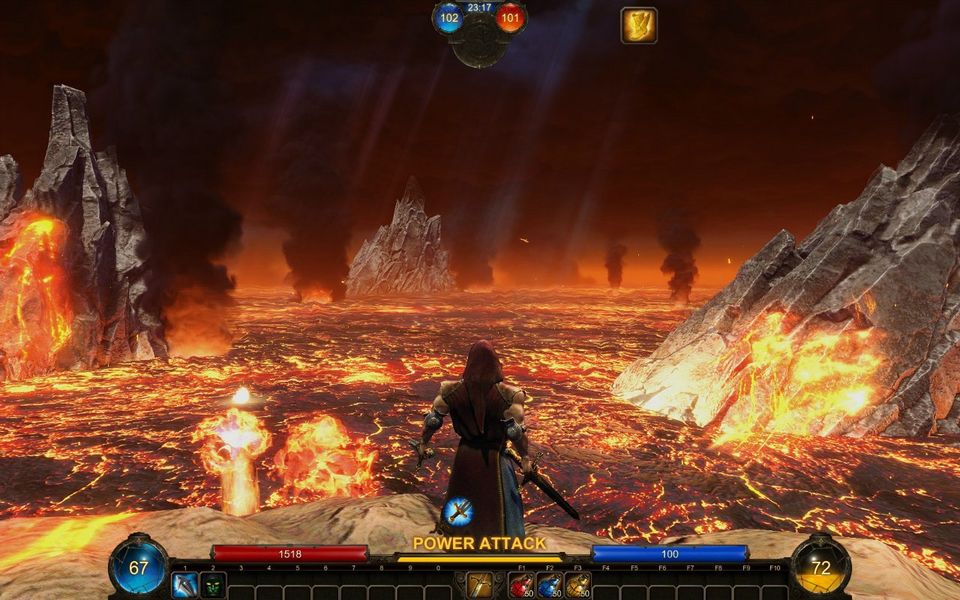Click the golden winged boot buff icon
The width and height of the screenshot is (960, 600).
[x=638, y=25]
